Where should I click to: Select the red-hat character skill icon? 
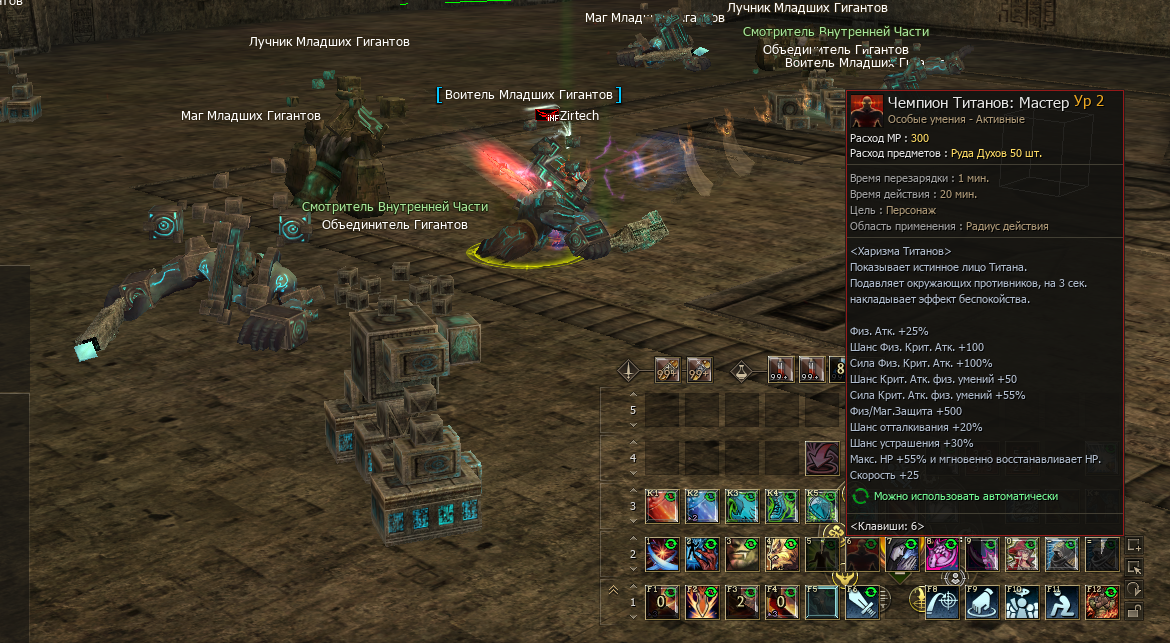[1023, 553]
